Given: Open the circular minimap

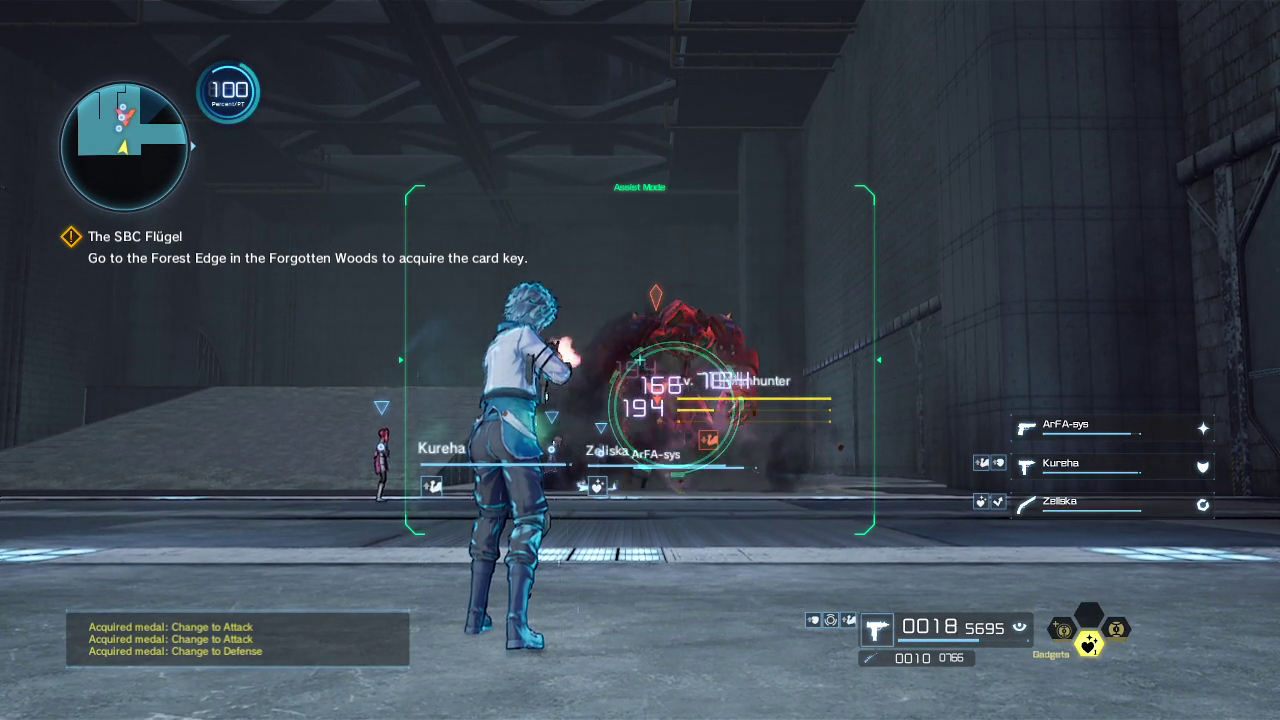Looking at the screenshot, I should click(124, 146).
